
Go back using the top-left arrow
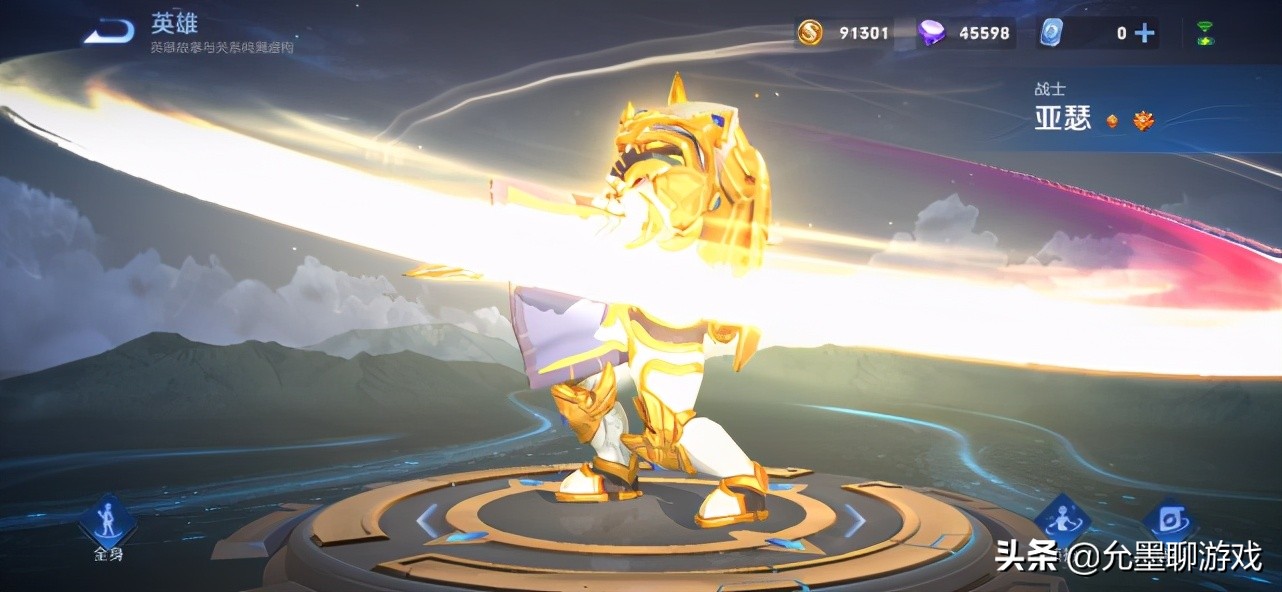click(x=110, y=33)
